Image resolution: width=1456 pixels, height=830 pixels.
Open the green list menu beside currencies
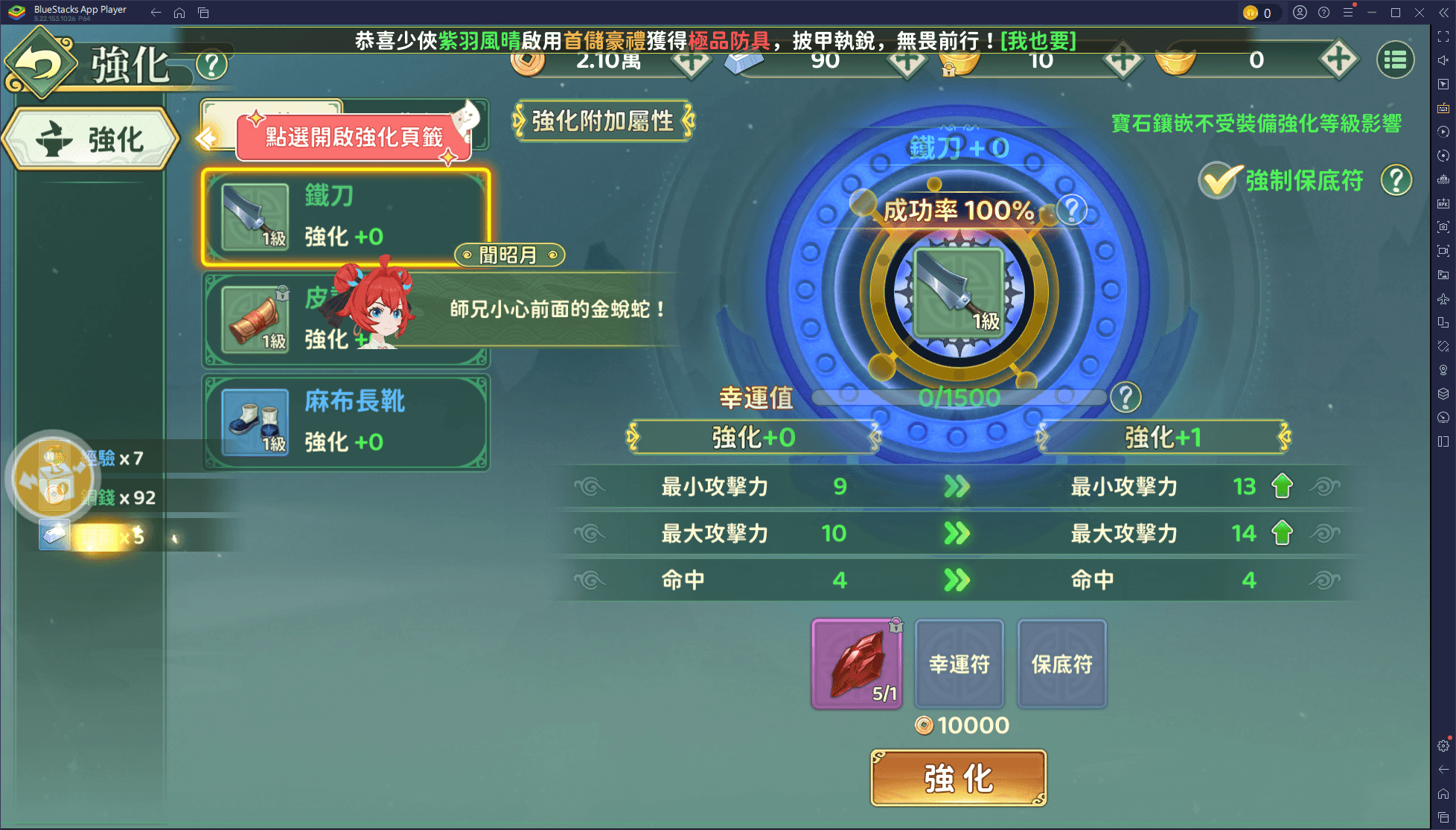click(x=1396, y=60)
